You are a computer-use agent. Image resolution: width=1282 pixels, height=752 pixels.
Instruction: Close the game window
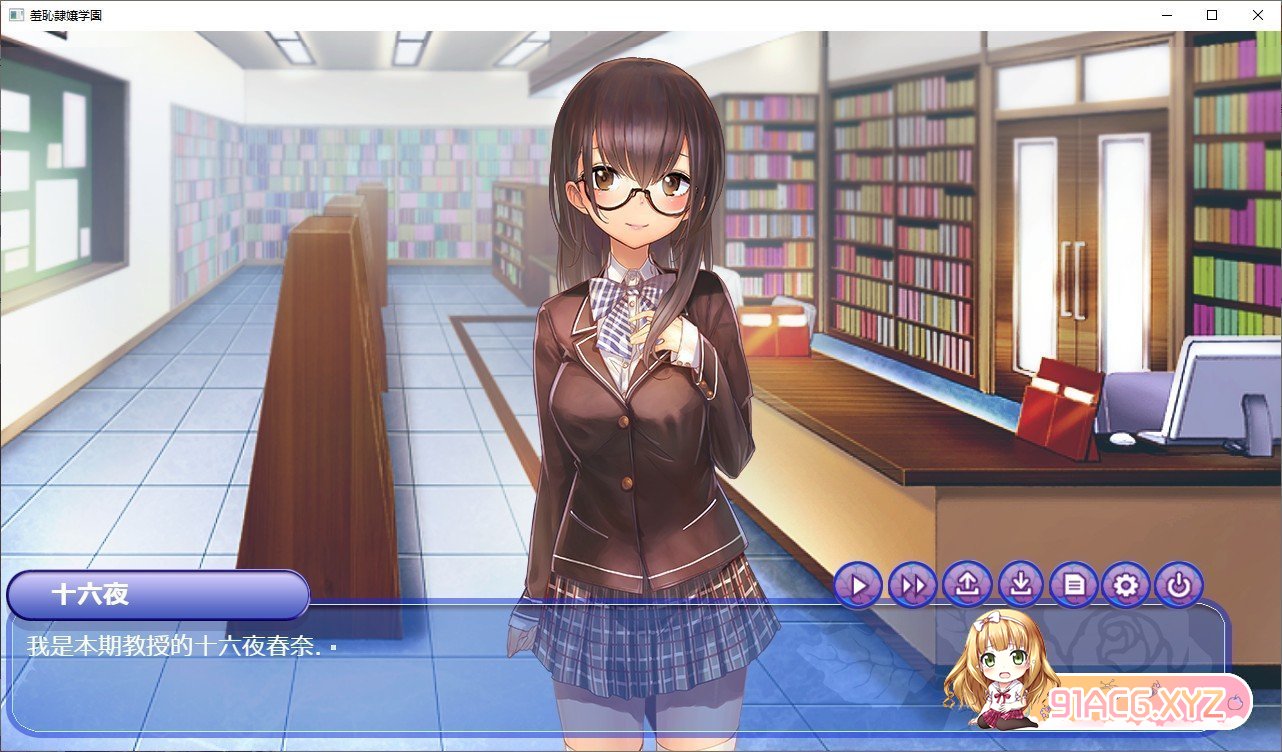click(1258, 15)
